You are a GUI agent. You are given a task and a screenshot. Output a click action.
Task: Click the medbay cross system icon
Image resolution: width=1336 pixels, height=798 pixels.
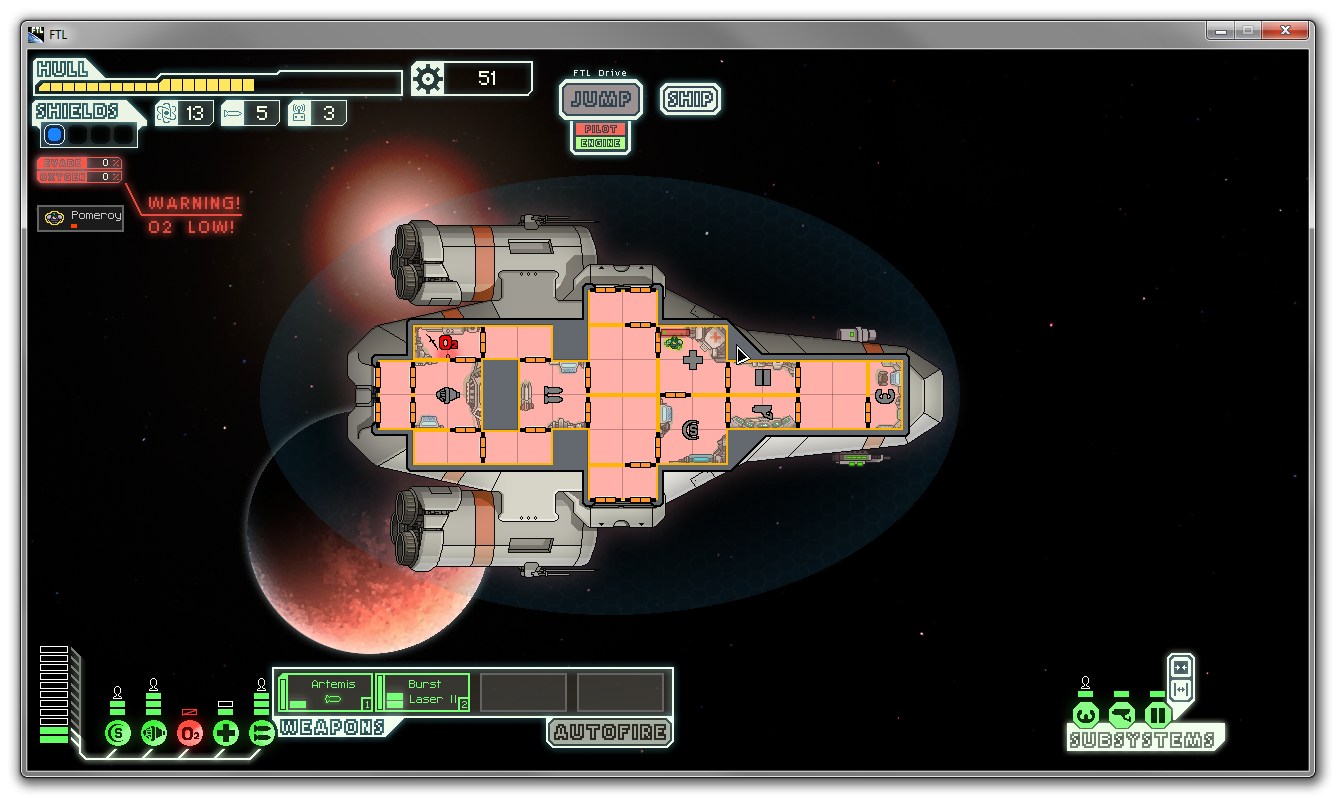click(x=226, y=733)
